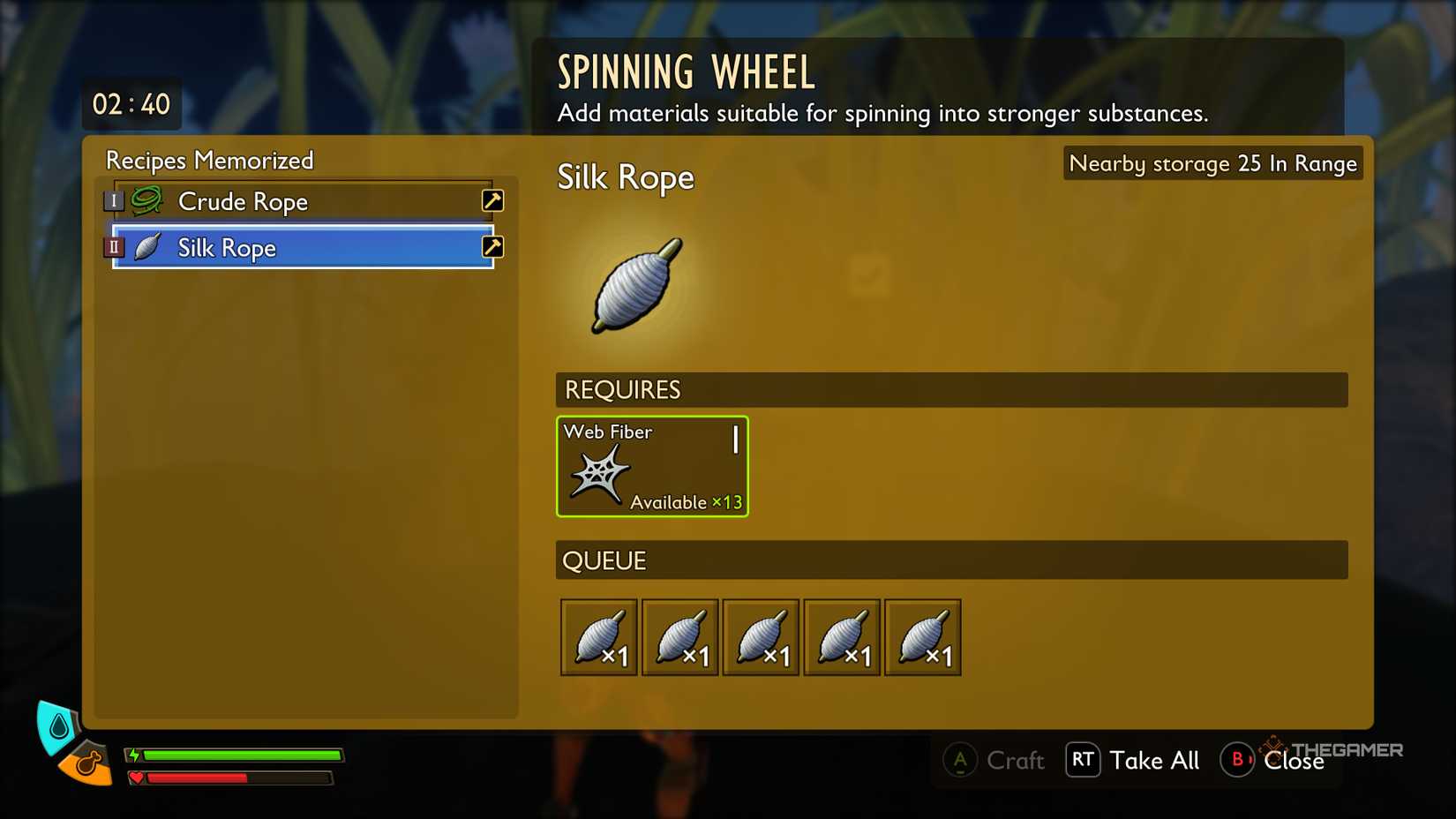The width and height of the screenshot is (1456, 819).
Task: Toggle the tier II marker on Silk Rope
Action: click(x=114, y=247)
